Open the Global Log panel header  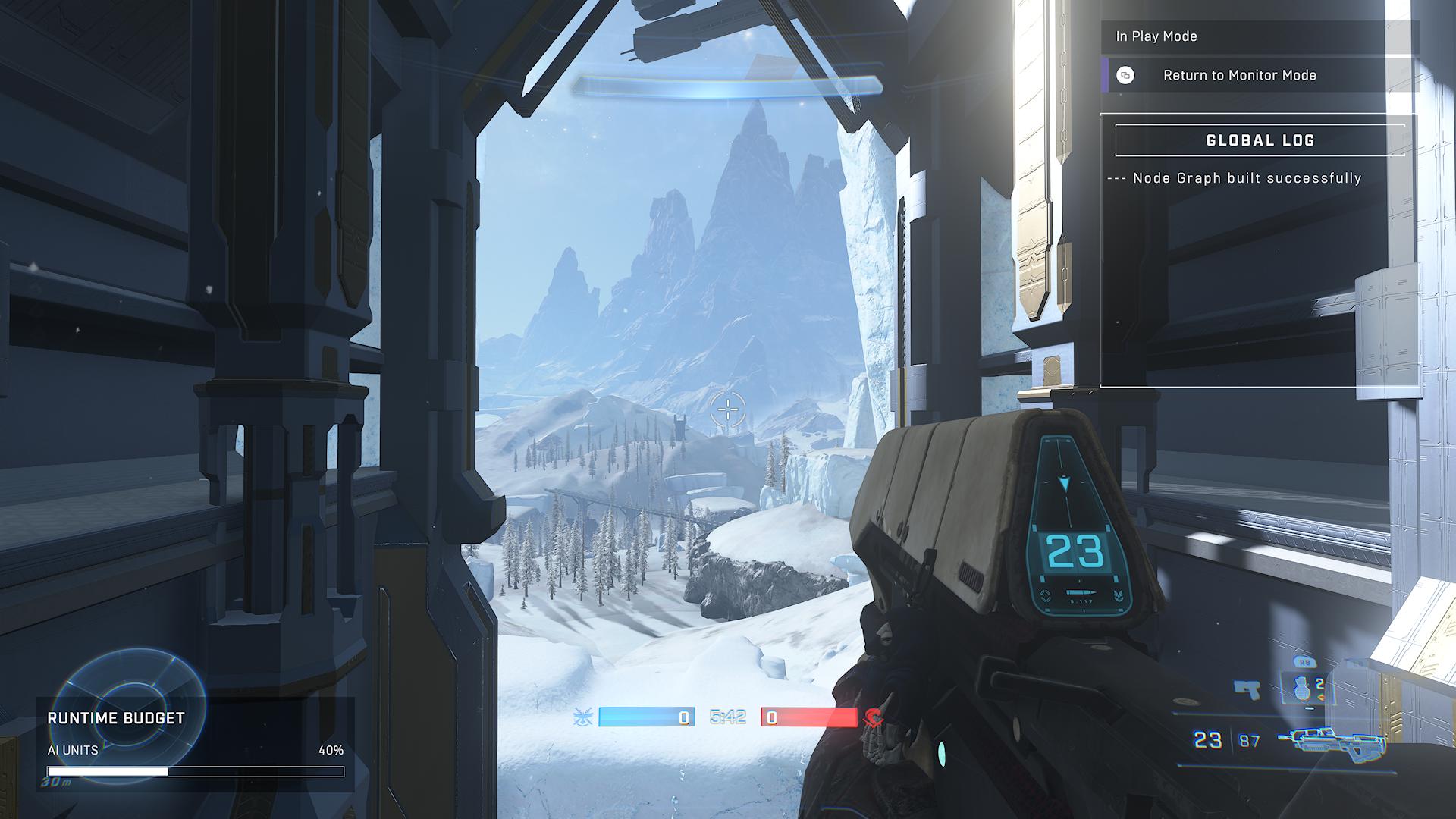pos(1260,140)
